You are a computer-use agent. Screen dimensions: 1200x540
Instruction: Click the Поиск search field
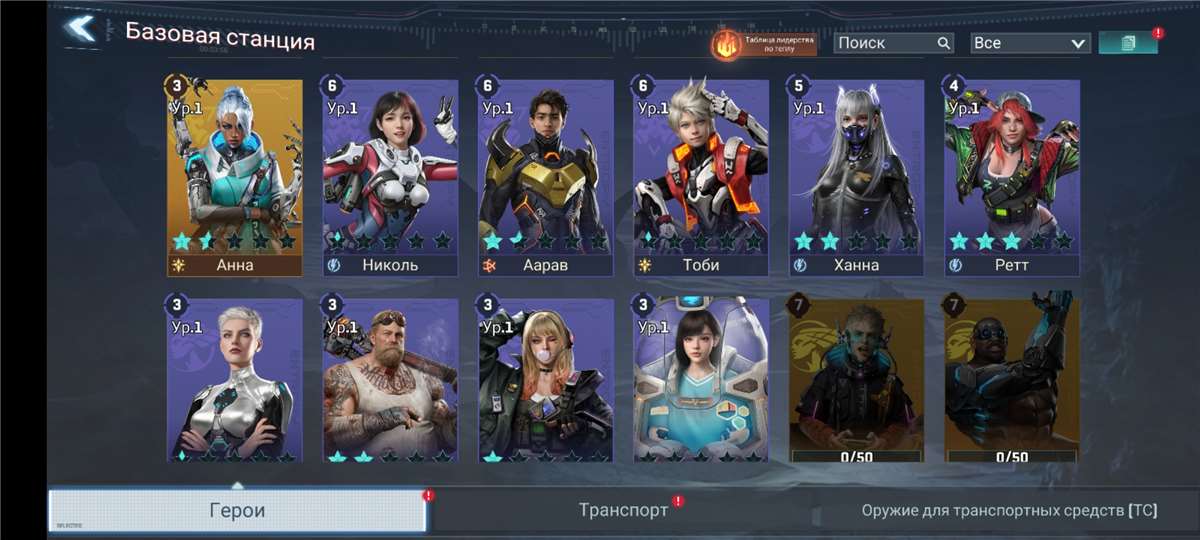886,43
